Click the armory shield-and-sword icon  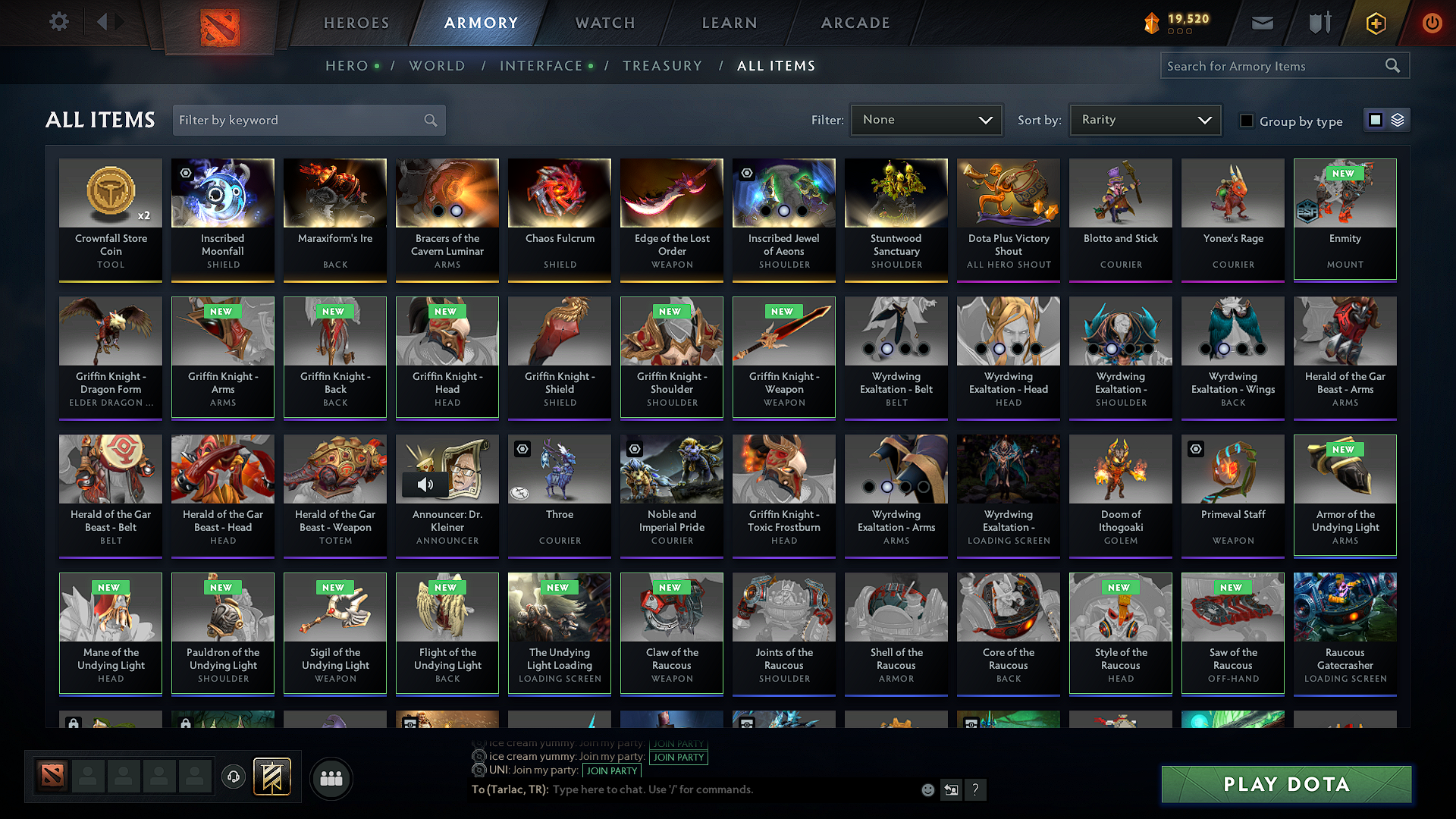(1318, 23)
